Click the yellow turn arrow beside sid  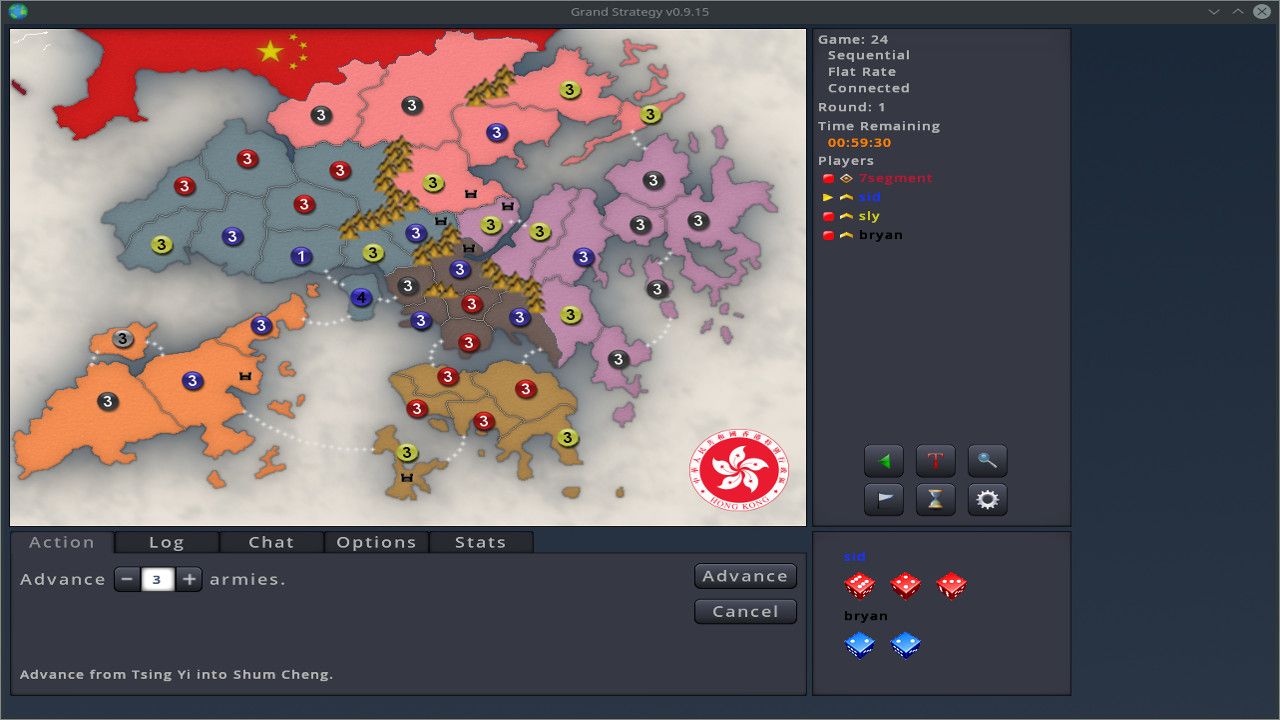(x=826, y=197)
